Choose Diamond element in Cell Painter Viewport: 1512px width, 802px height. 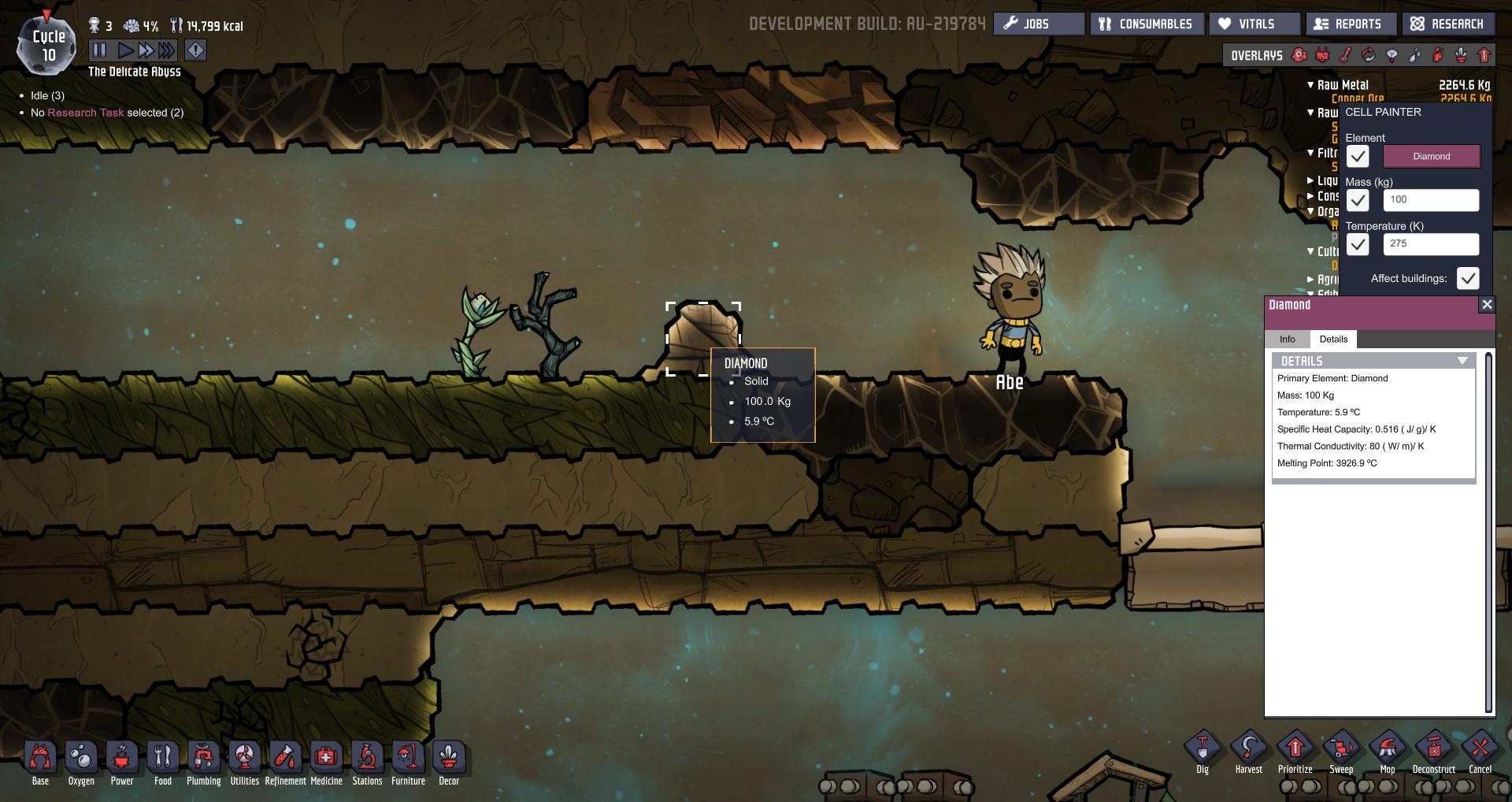point(1431,156)
